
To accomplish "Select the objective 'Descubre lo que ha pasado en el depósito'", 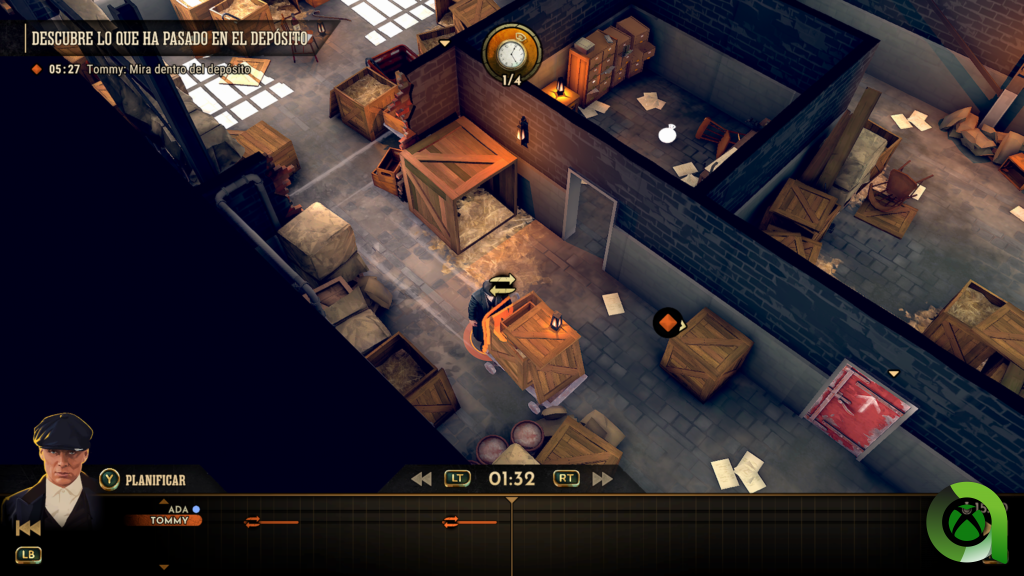I will coord(170,38).
